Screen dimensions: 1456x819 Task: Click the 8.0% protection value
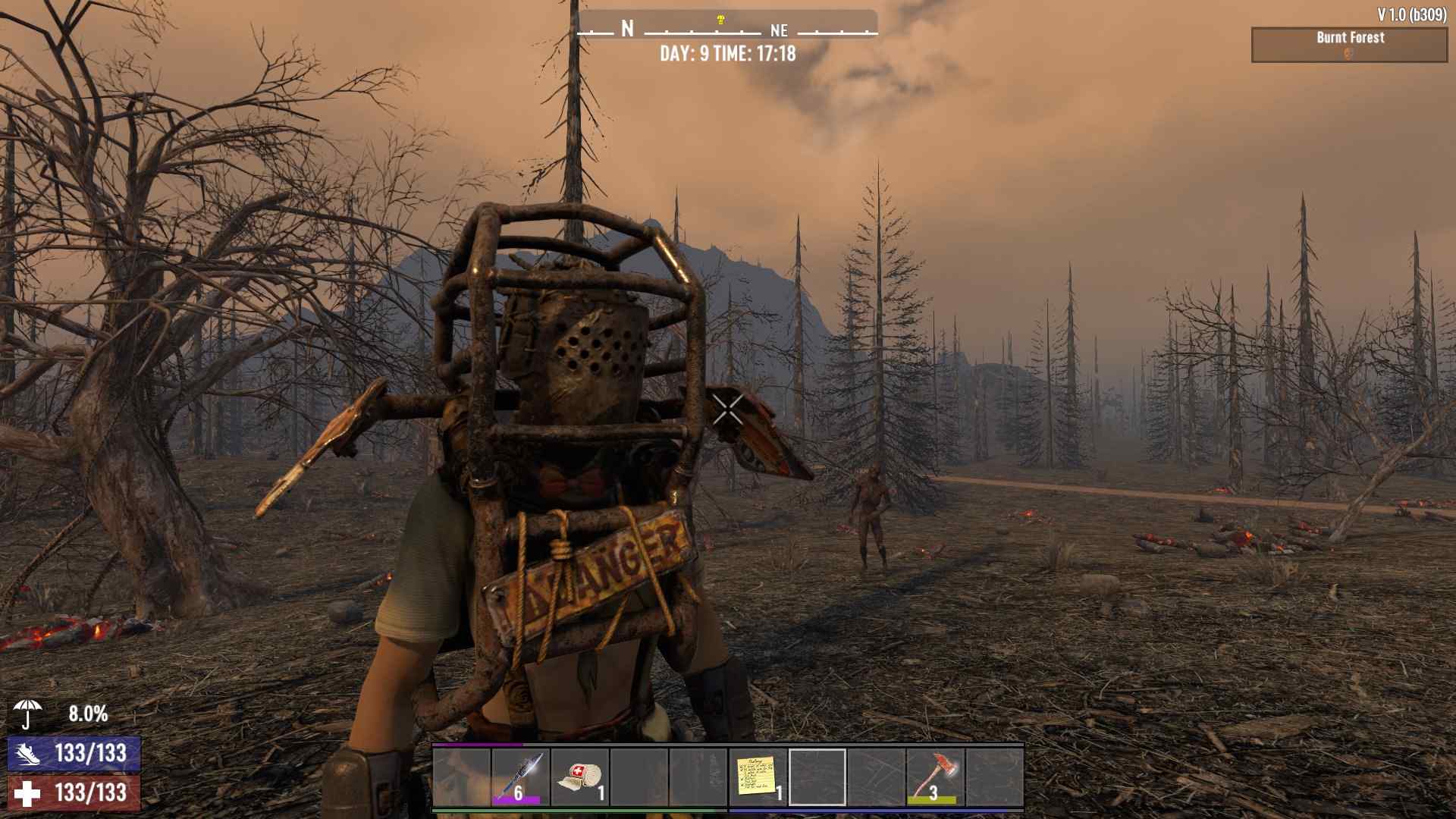(89, 714)
